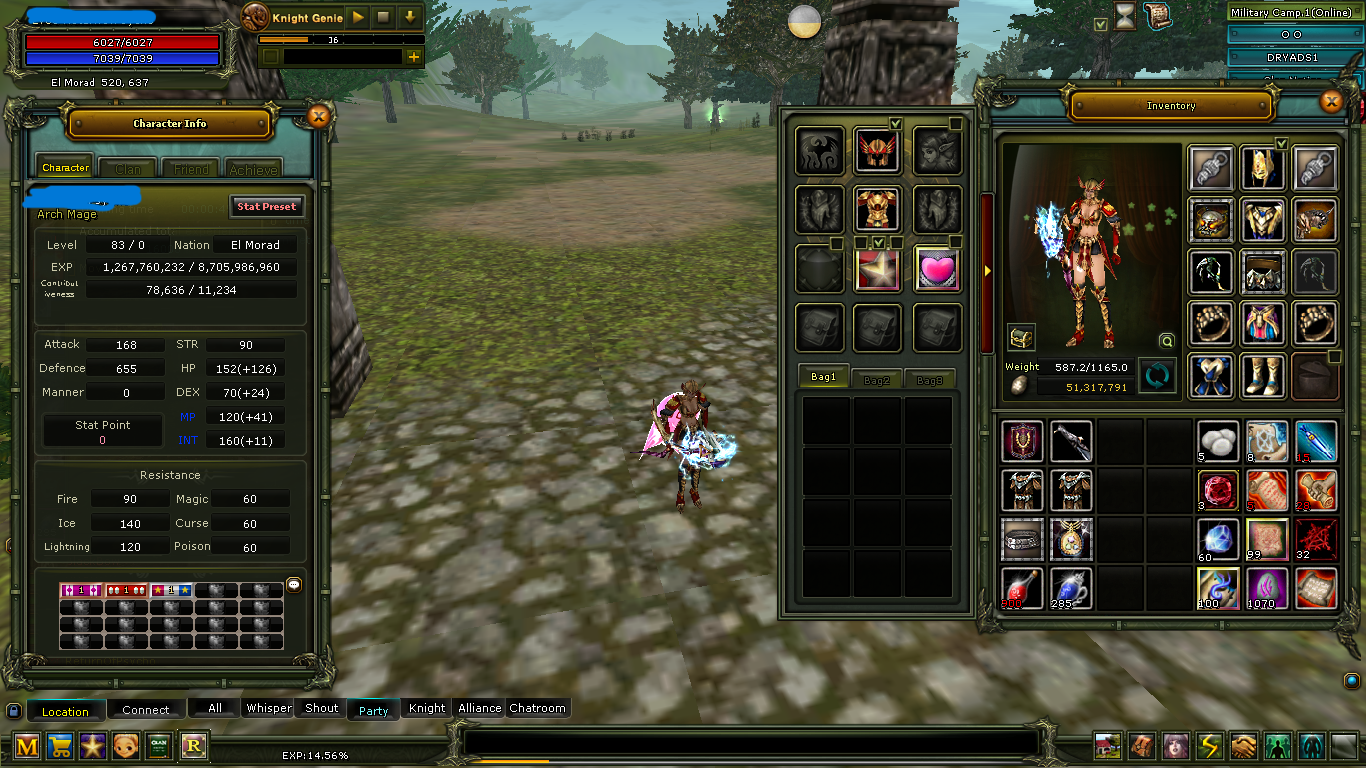The height and width of the screenshot is (768, 1366).
Task: Click the golden star premium icon
Action: pyautogui.click(x=93, y=746)
